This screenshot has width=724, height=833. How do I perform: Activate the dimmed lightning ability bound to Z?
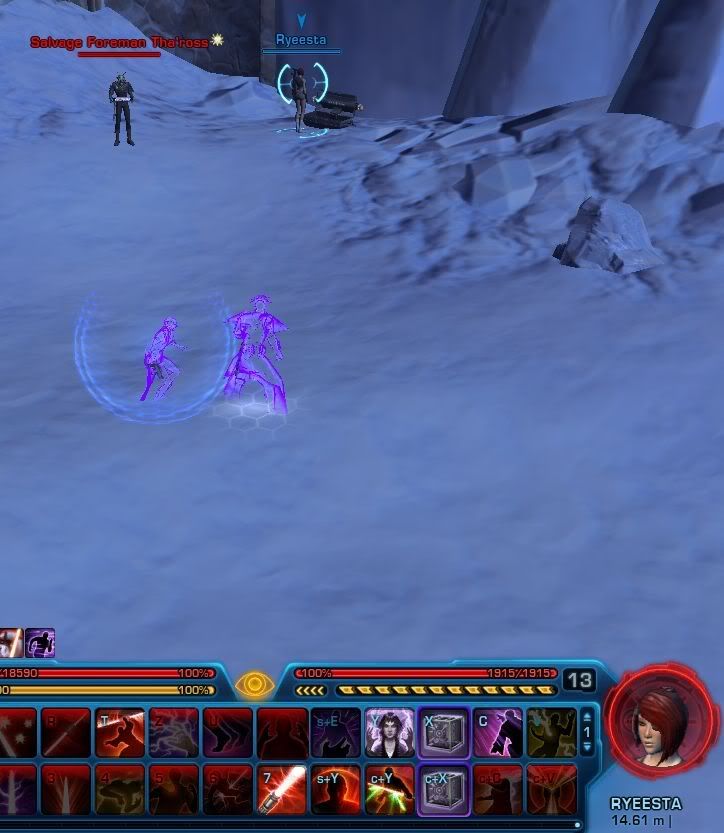pyautogui.click(x=174, y=733)
